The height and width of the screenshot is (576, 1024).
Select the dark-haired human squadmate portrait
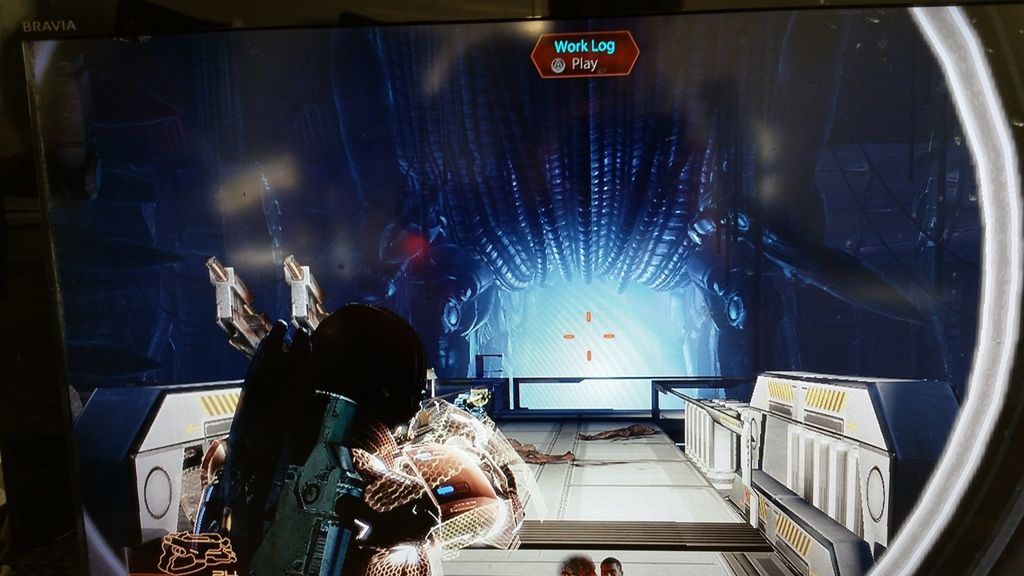click(x=610, y=567)
